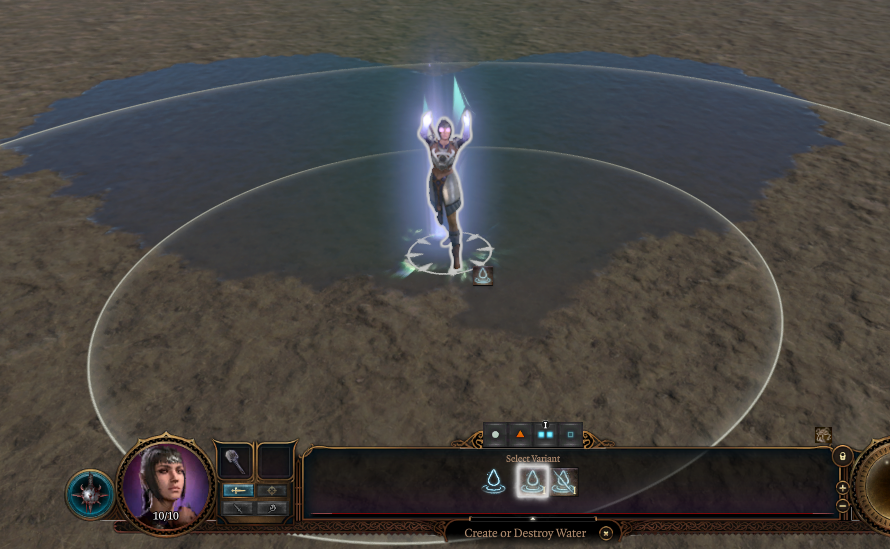This screenshot has height=549, width=890.
Task: Choose the first water droplet spell variant
Action: [x=493, y=482]
